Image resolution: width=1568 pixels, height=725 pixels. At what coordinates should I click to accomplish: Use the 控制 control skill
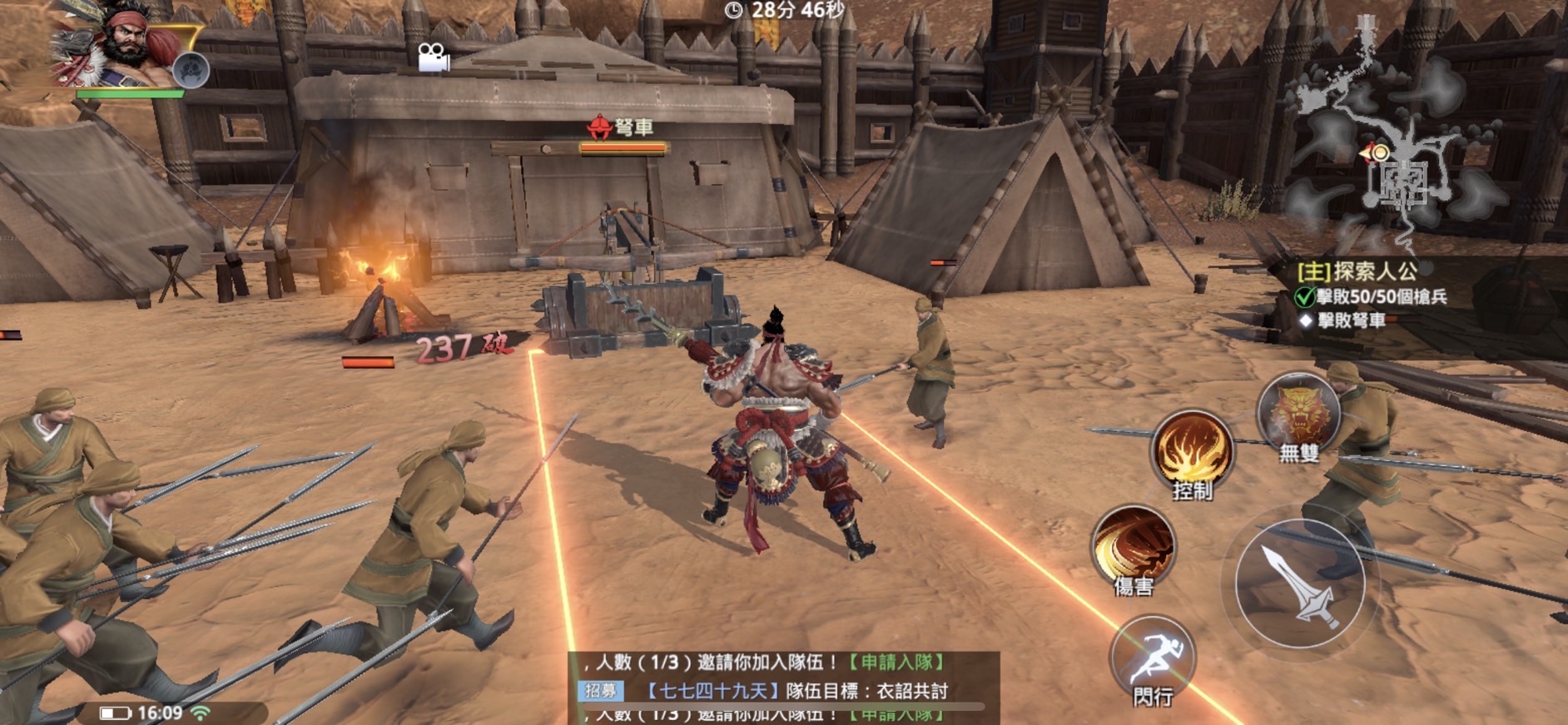click(1192, 450)
